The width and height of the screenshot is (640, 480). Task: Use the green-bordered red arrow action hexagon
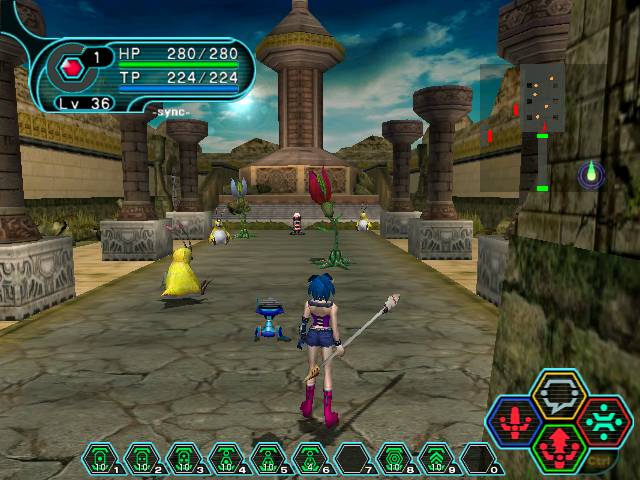point(558,444)
